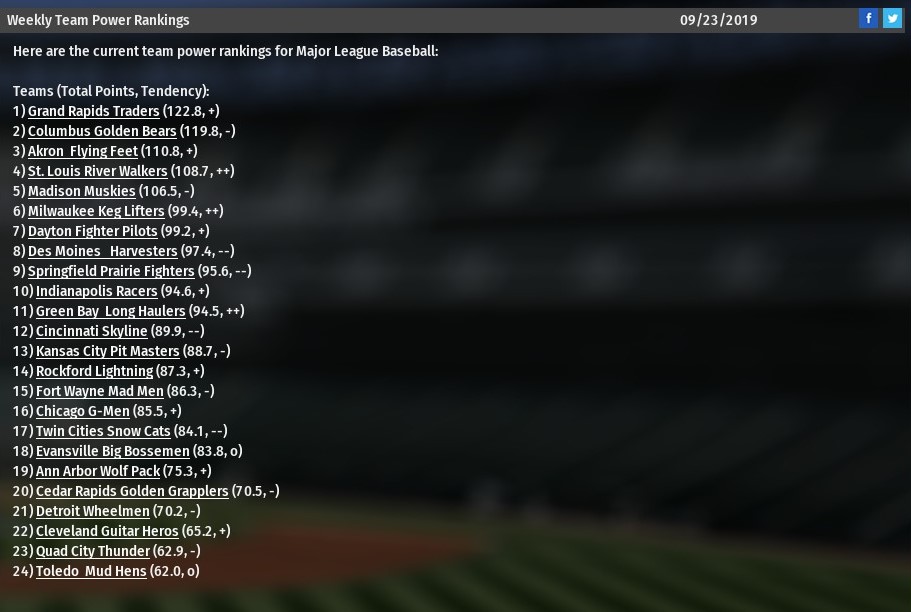Open Dayton Fighter Pilots team link
911x612 pixels.
pos(92,231)
